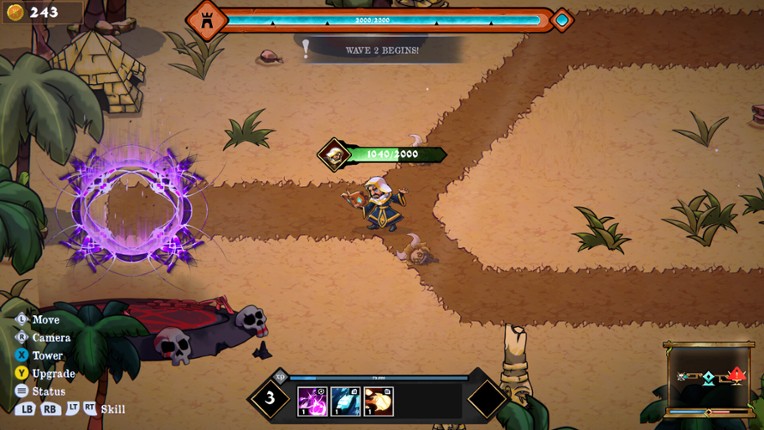The height and width of the screenshot is (430, 764).
Task: Use the blue ice shard skill
Action: point(346,401)
